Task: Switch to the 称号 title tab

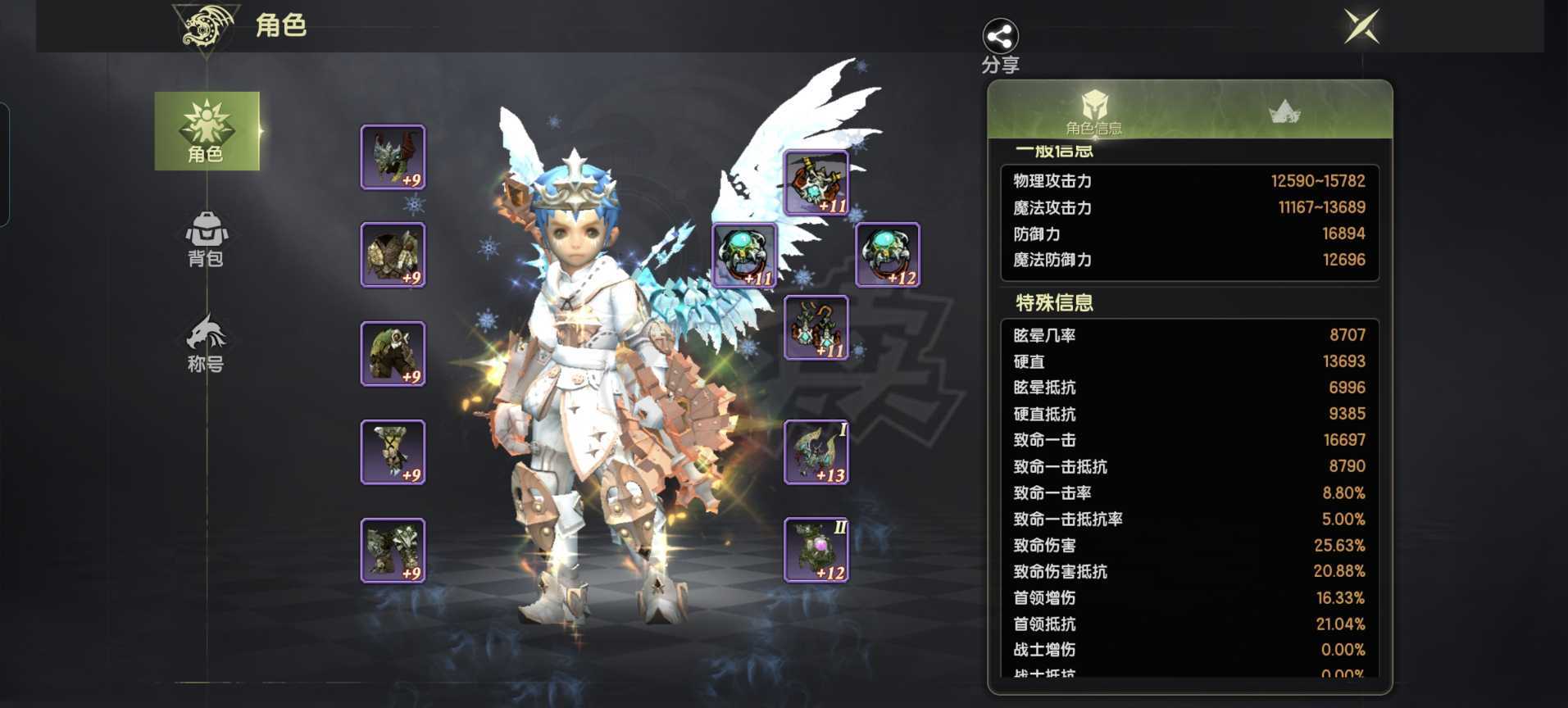Action: [x=206, y=343]
